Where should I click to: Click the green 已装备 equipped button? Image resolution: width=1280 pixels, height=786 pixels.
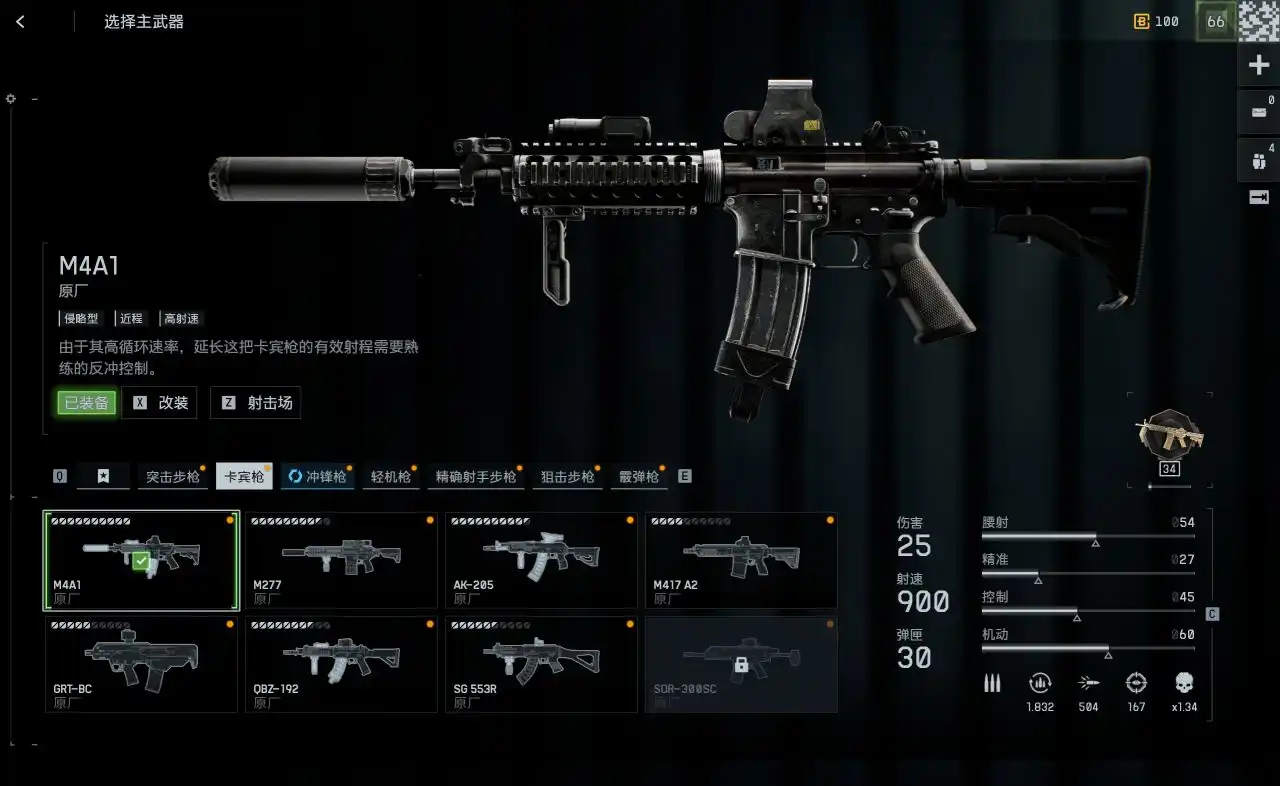tap(86, 403)
